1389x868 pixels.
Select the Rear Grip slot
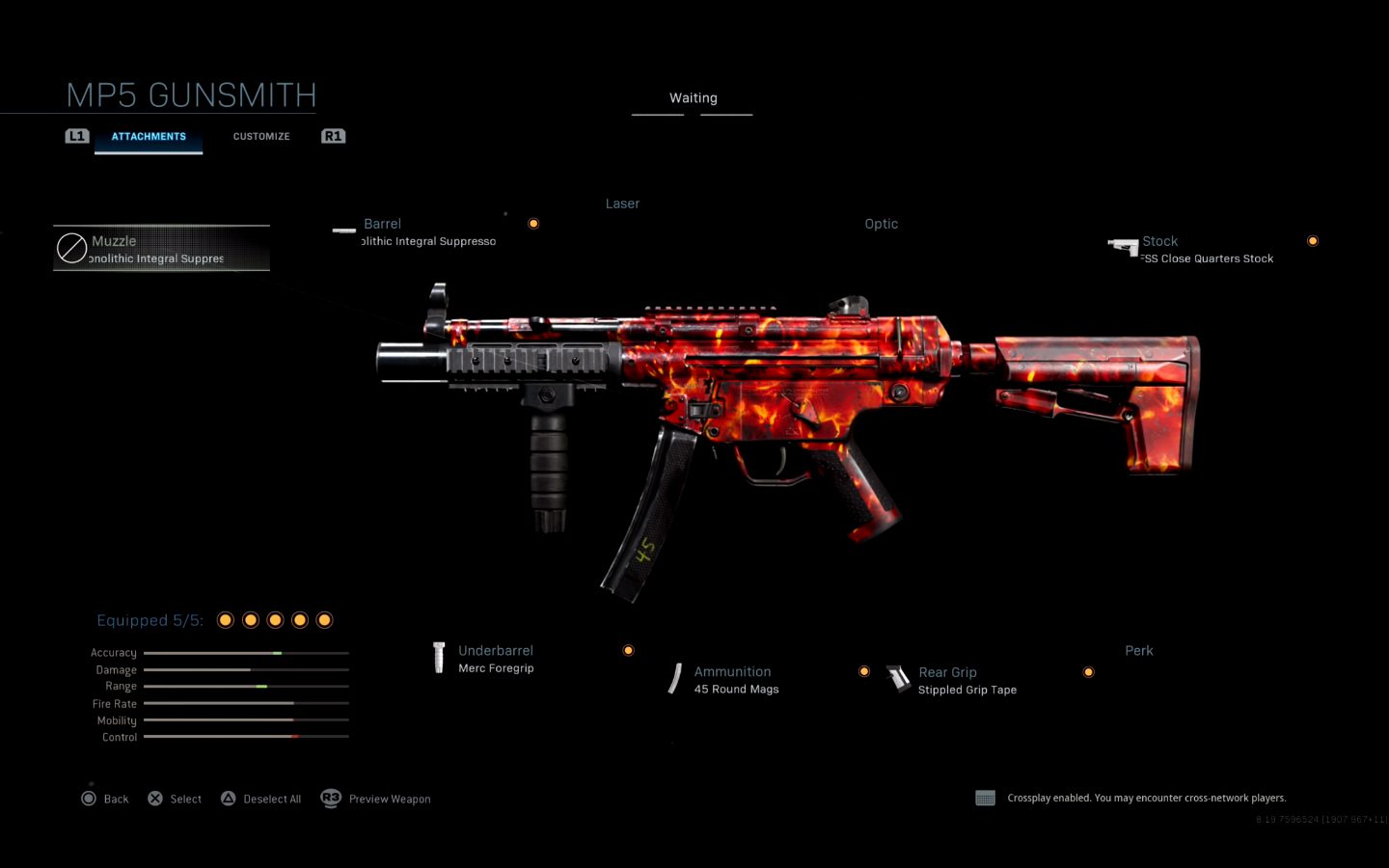[966, 680]
